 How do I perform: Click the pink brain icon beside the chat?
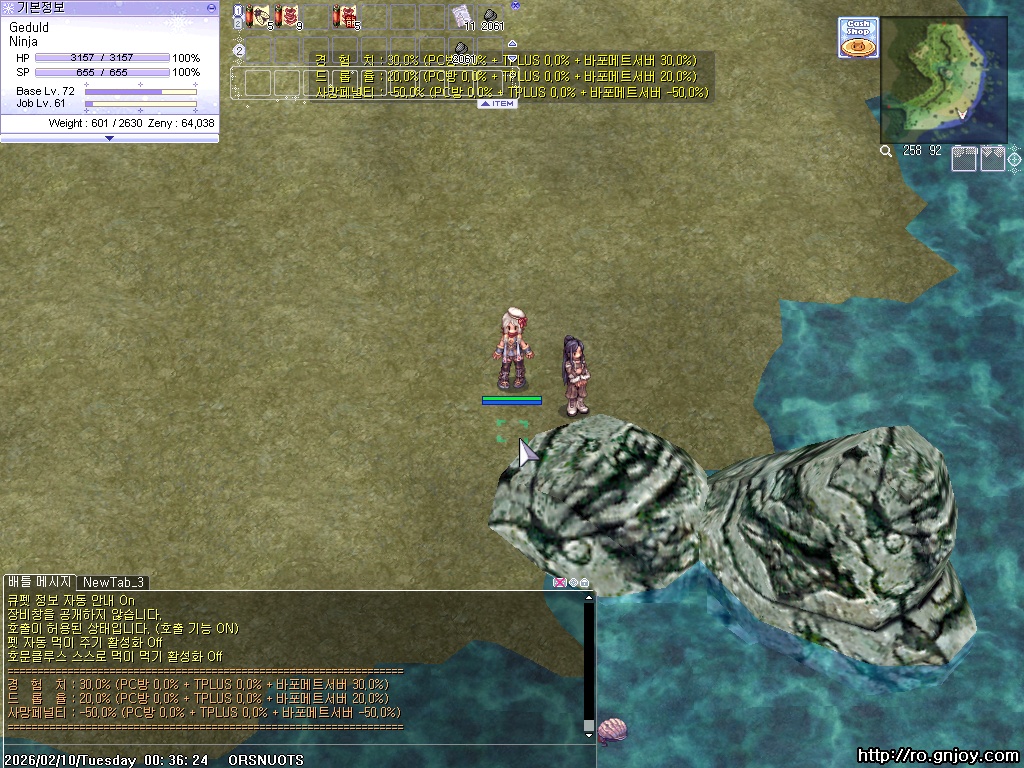(611, 729)
